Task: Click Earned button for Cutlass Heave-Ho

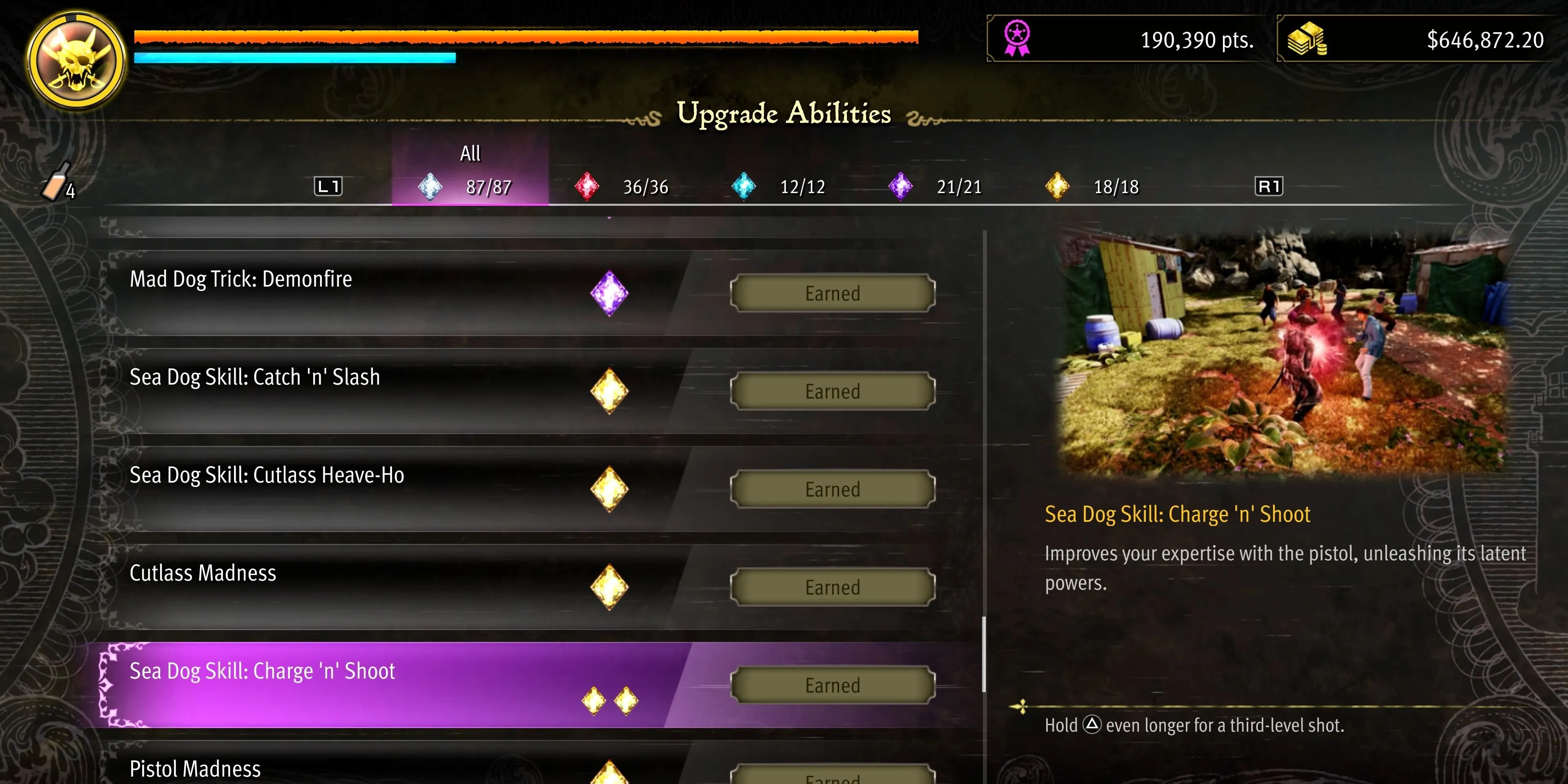Action: click(832, 490)
